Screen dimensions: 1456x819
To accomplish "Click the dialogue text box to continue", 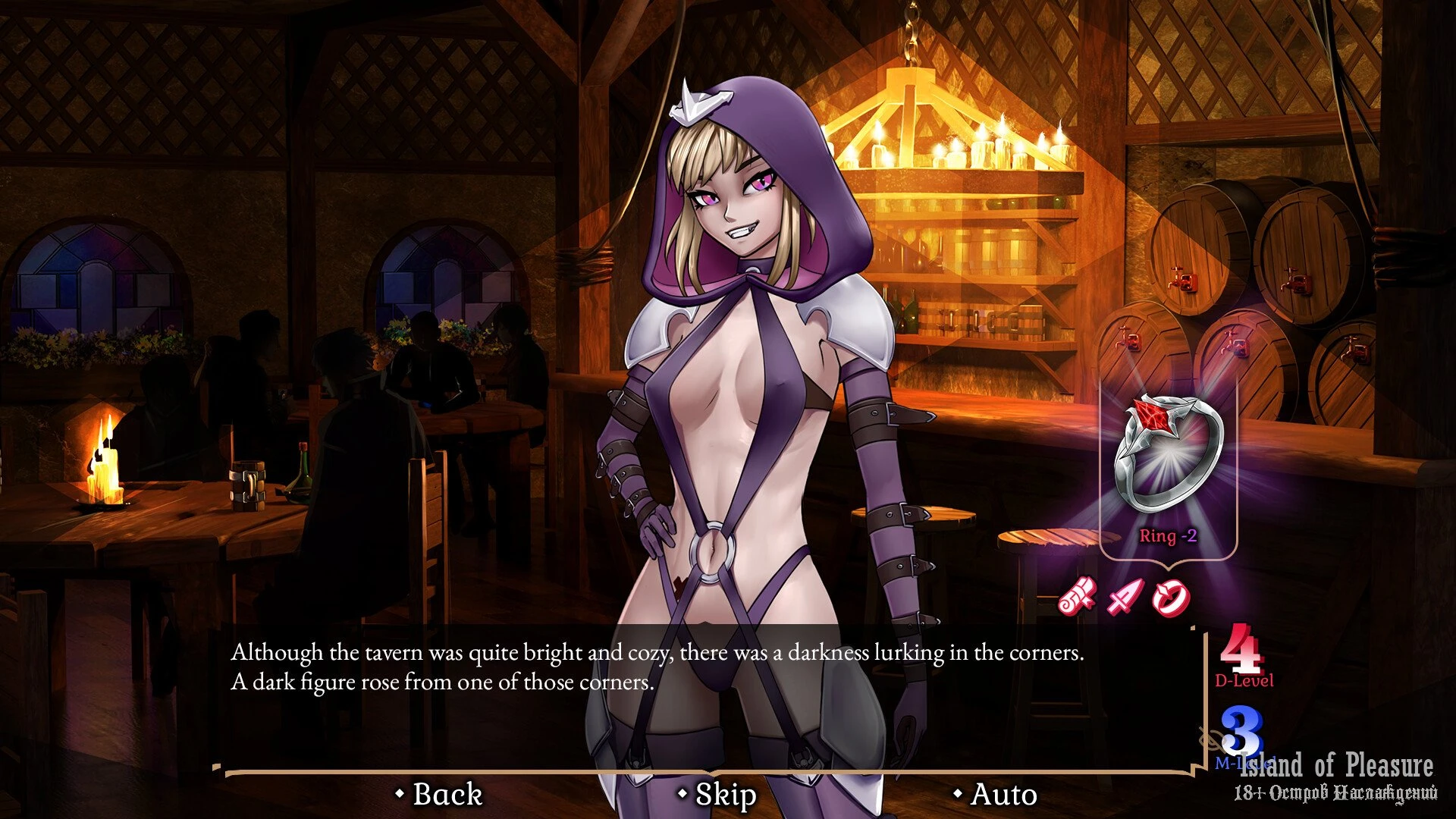I will (705, 698).
